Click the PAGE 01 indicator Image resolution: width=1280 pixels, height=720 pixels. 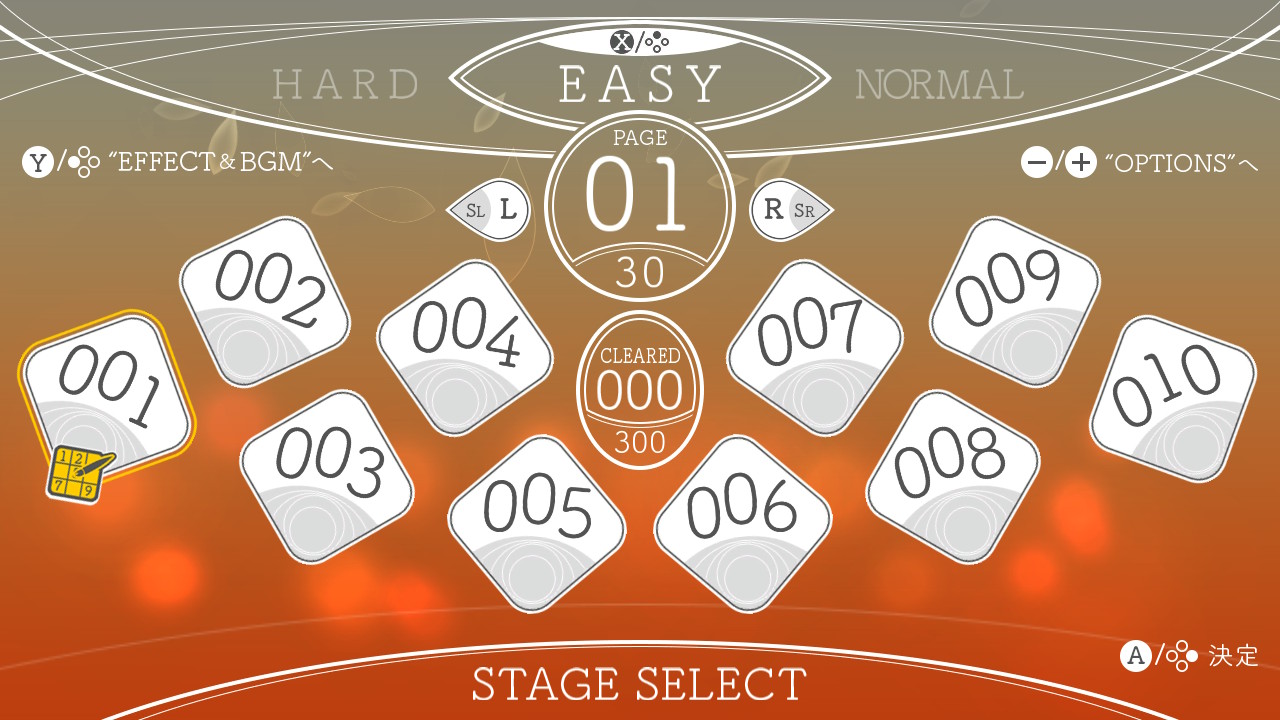639,200
